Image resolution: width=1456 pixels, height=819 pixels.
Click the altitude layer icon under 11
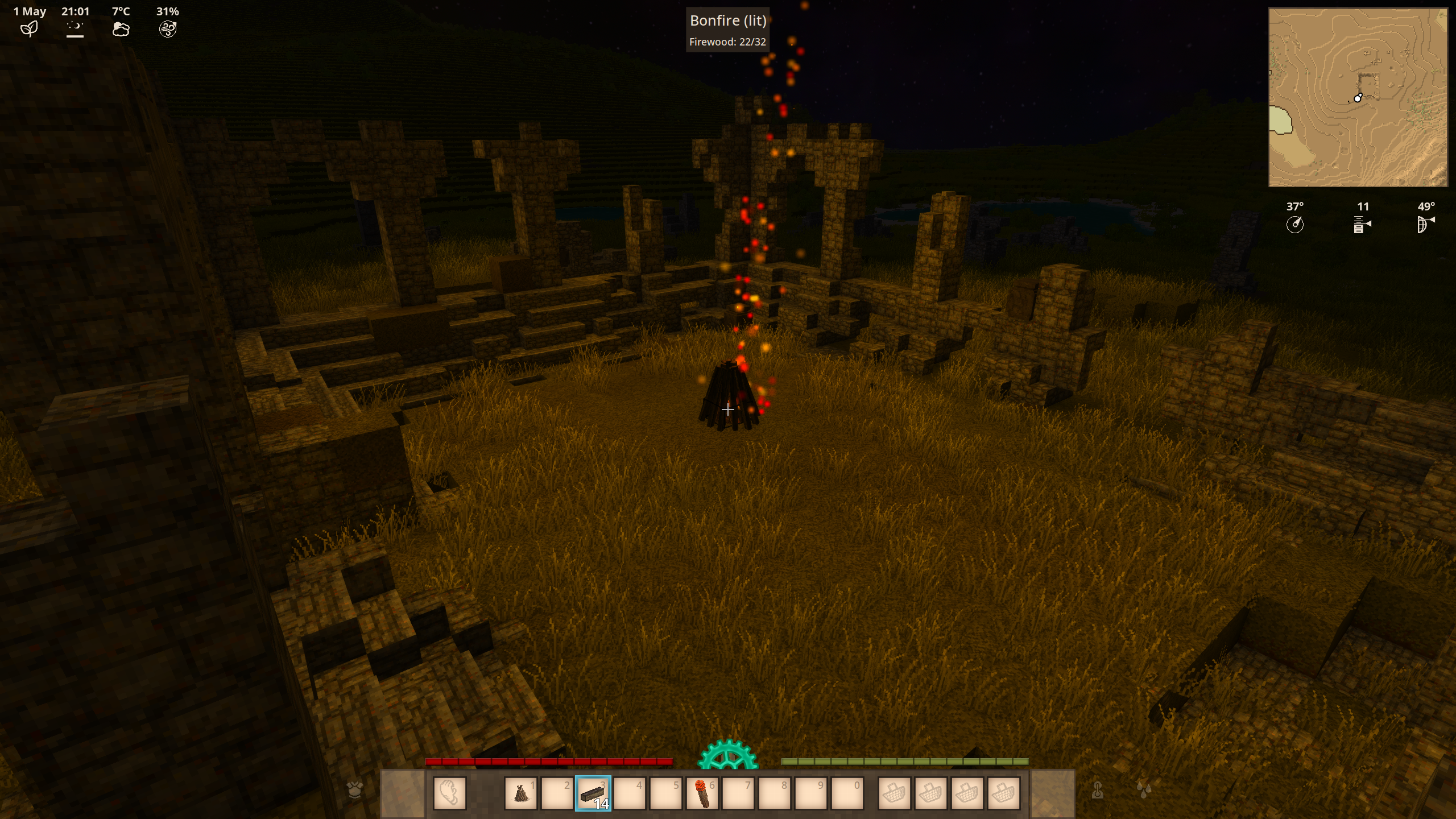click(1362, 225)
